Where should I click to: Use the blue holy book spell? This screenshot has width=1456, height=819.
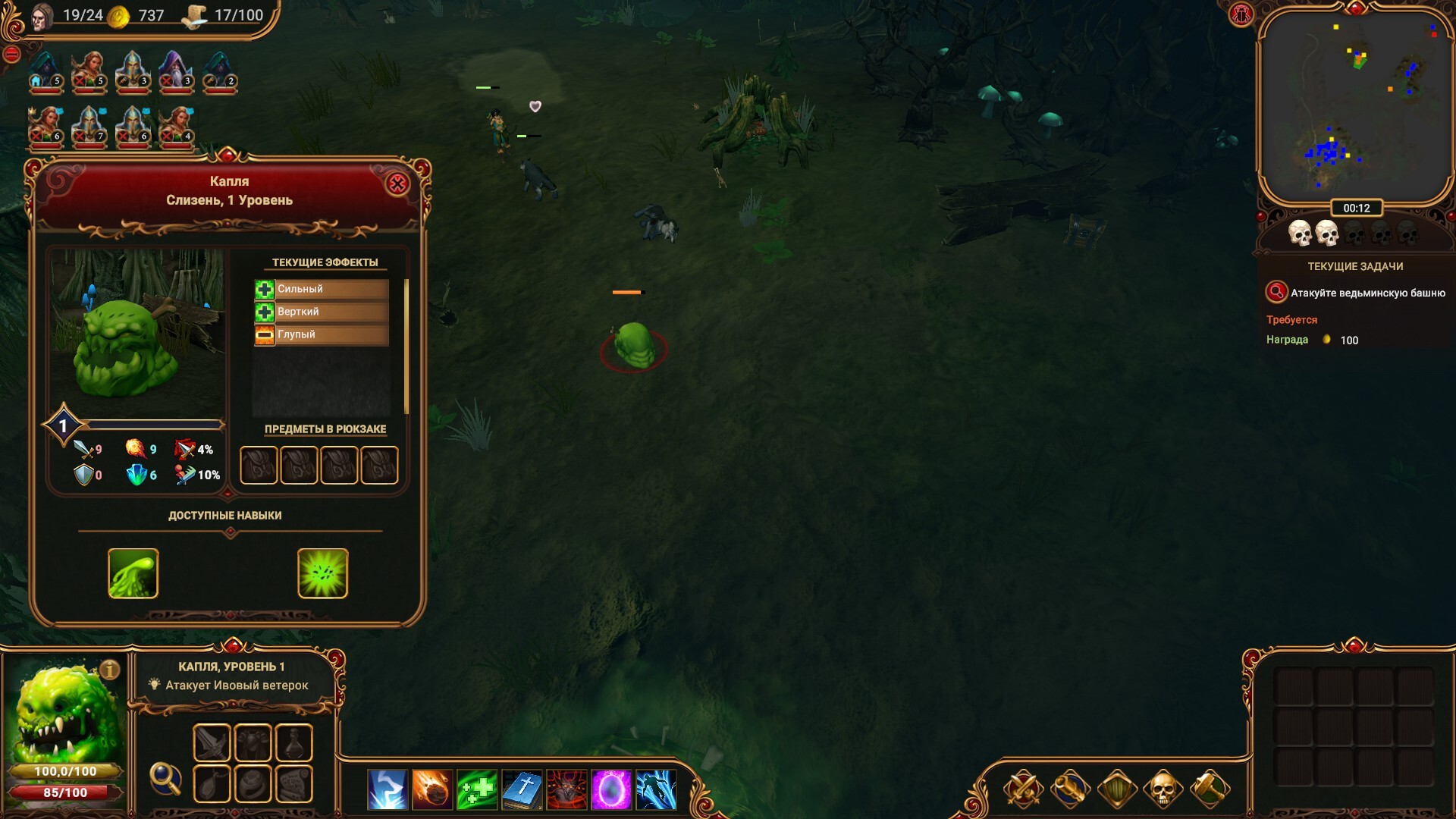[522, 789]
